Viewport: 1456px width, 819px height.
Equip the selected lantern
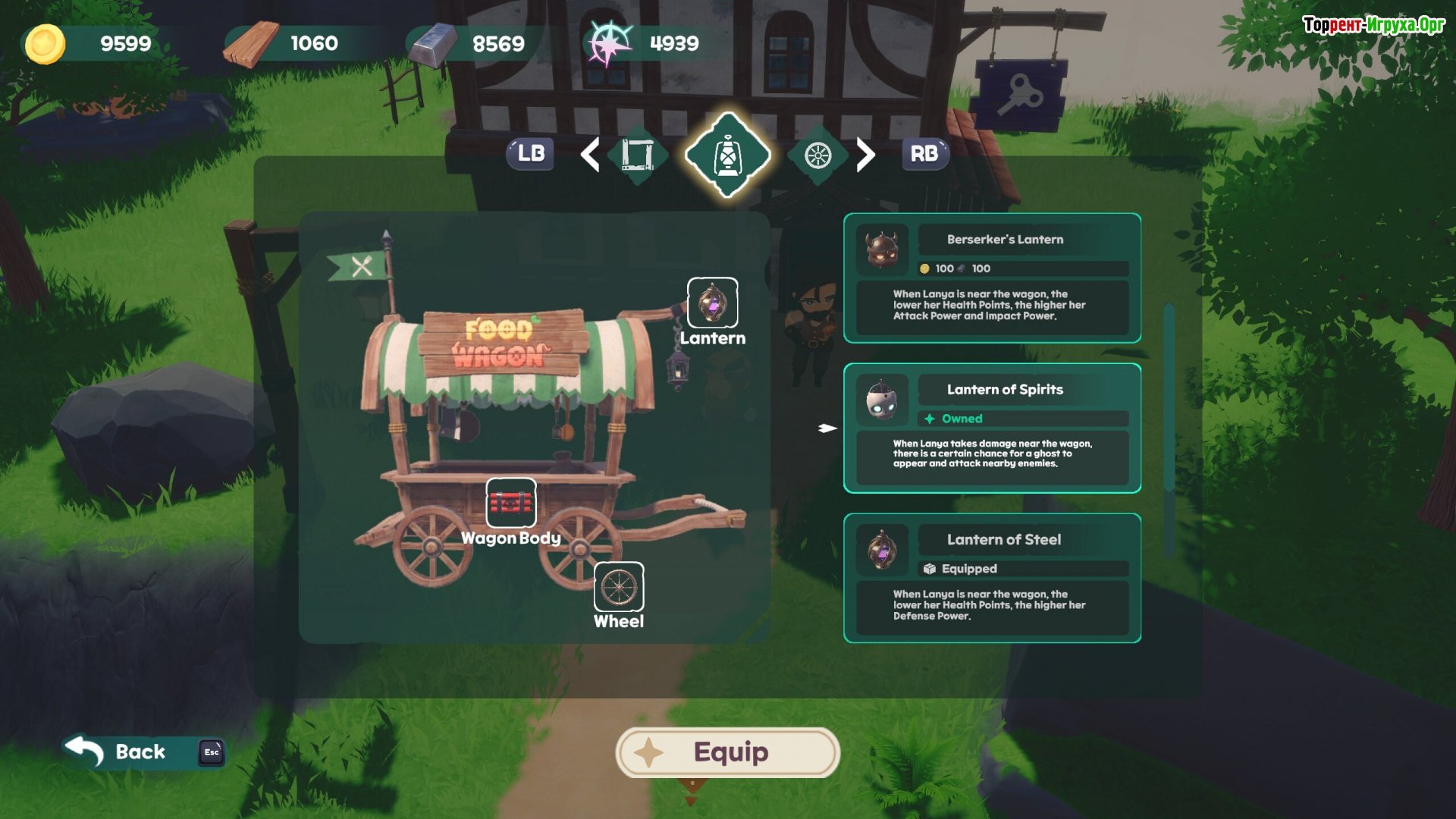[x=727, y=752]
